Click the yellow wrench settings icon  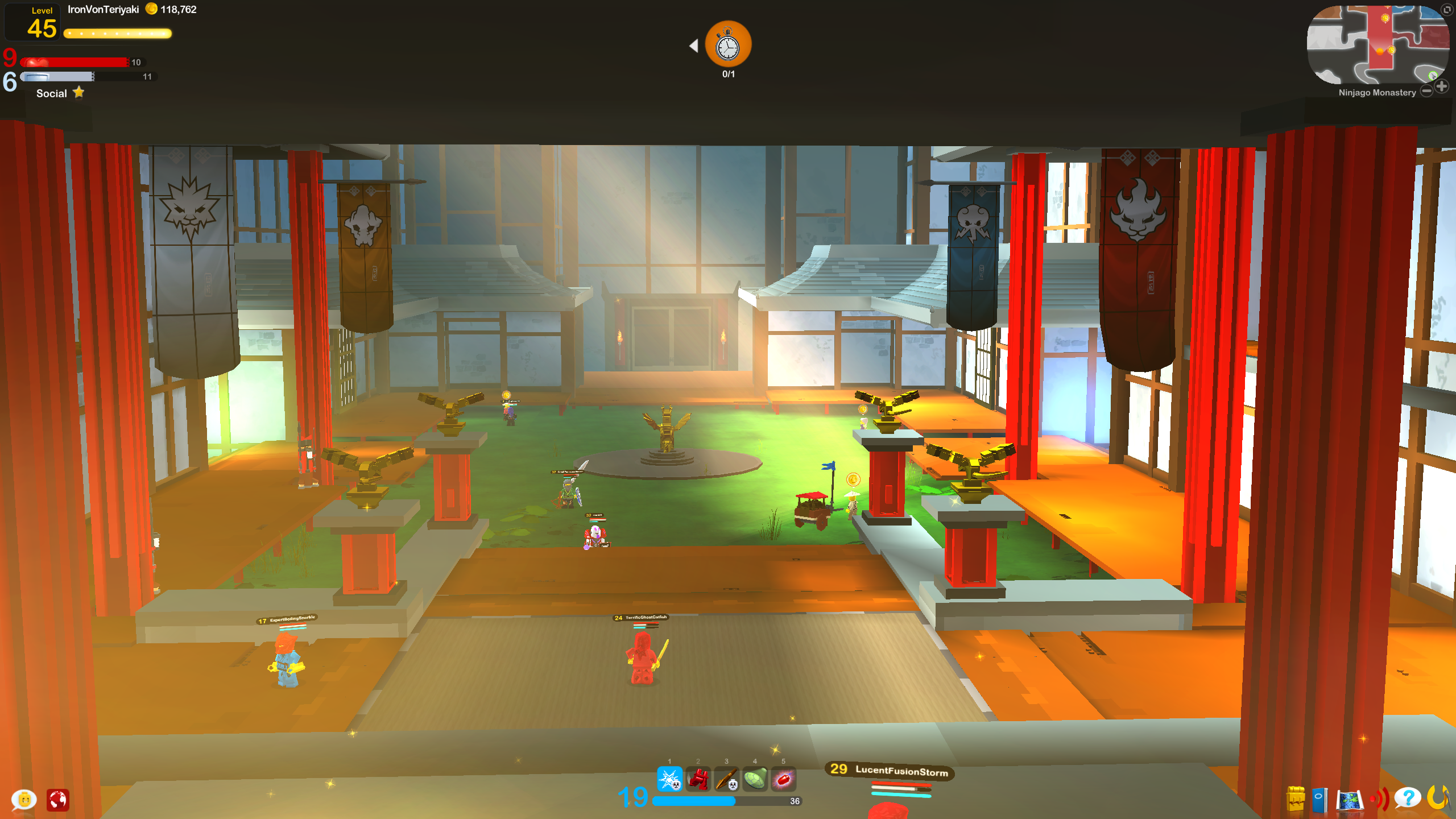[x=1440, y=799]
